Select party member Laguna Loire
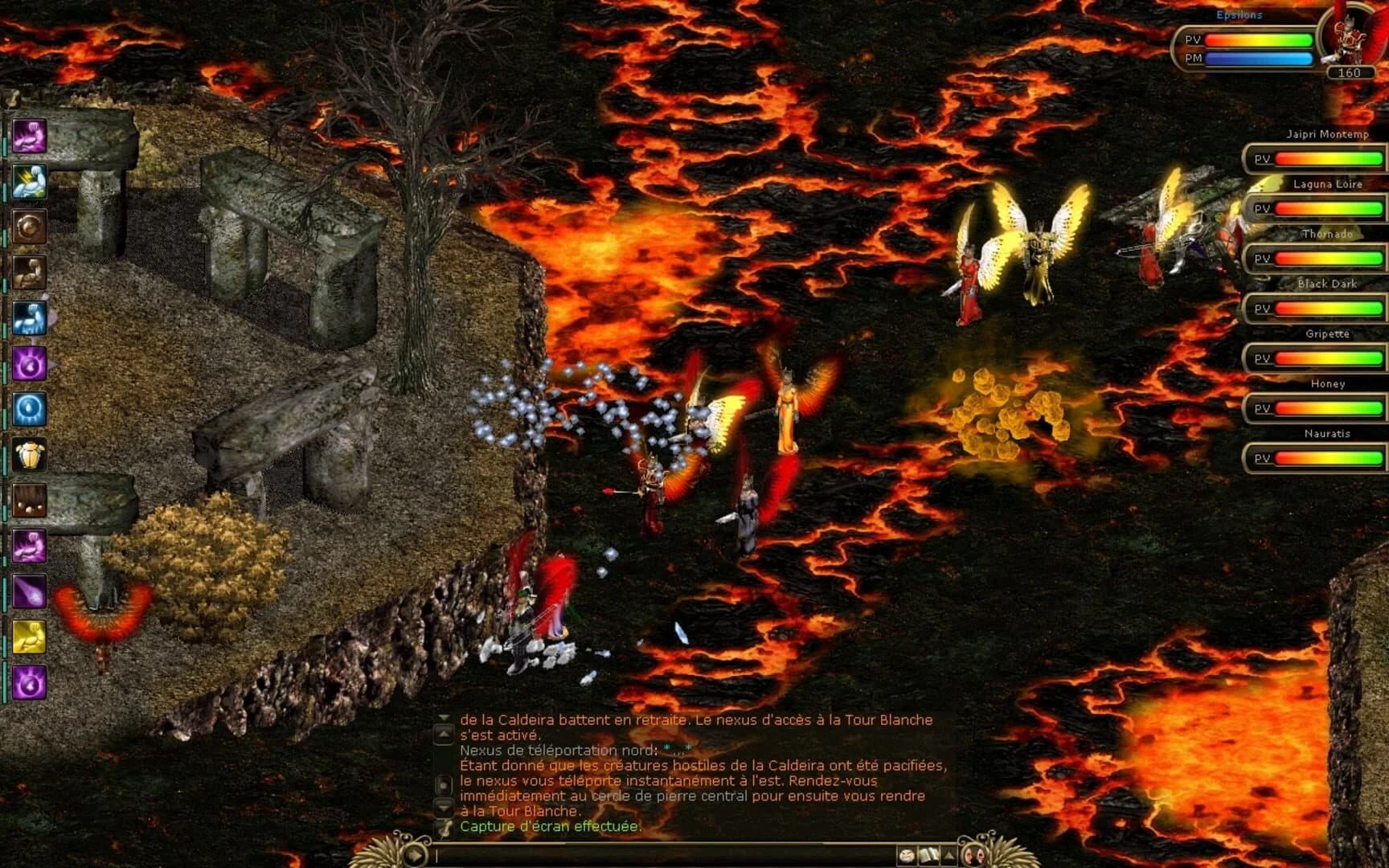 [x=1327, y=185]
